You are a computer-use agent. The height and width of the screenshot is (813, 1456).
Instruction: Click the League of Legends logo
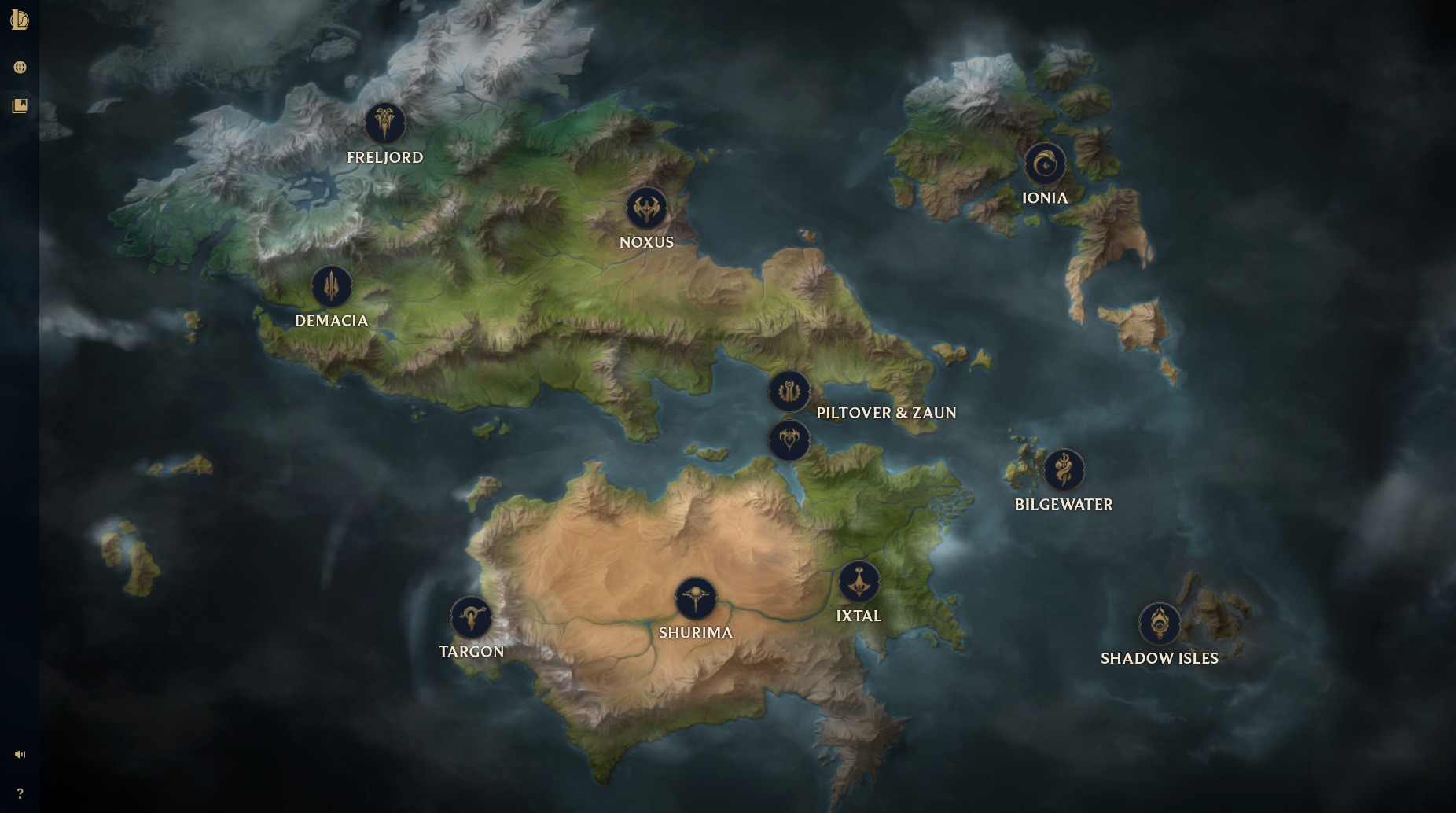20,20
